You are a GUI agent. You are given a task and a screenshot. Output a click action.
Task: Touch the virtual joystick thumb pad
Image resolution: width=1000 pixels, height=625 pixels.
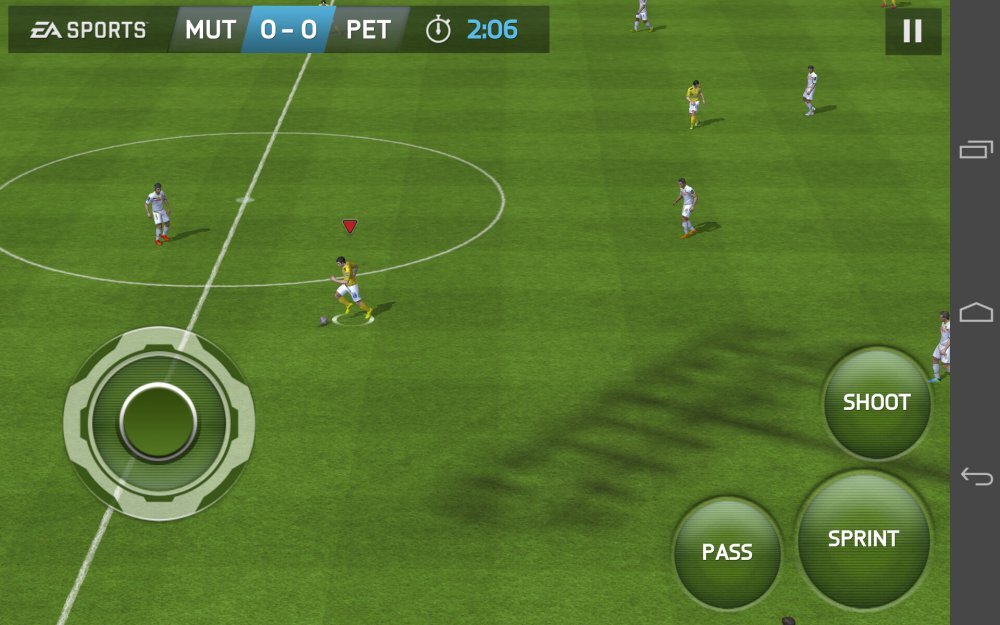pyautogui.click(x=158, y=422)
